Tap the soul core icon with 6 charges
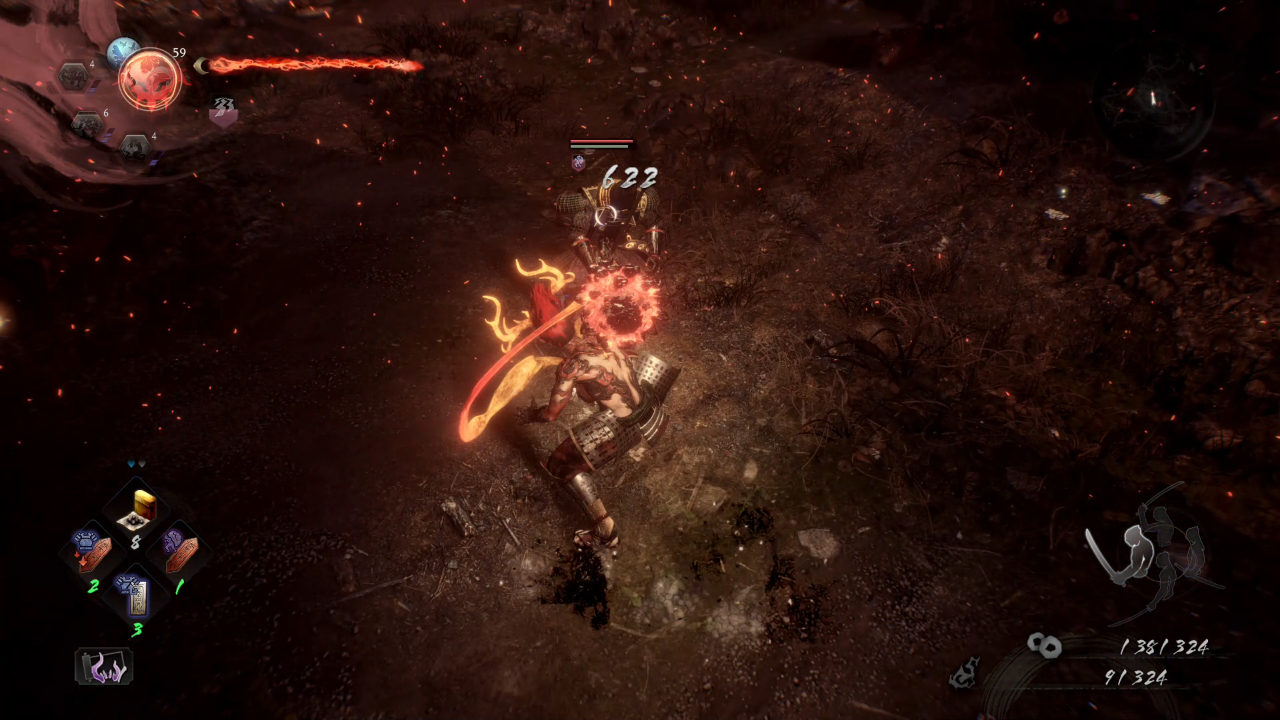The height and width of the screenshot is (720, 1280). tap(89, 124)
